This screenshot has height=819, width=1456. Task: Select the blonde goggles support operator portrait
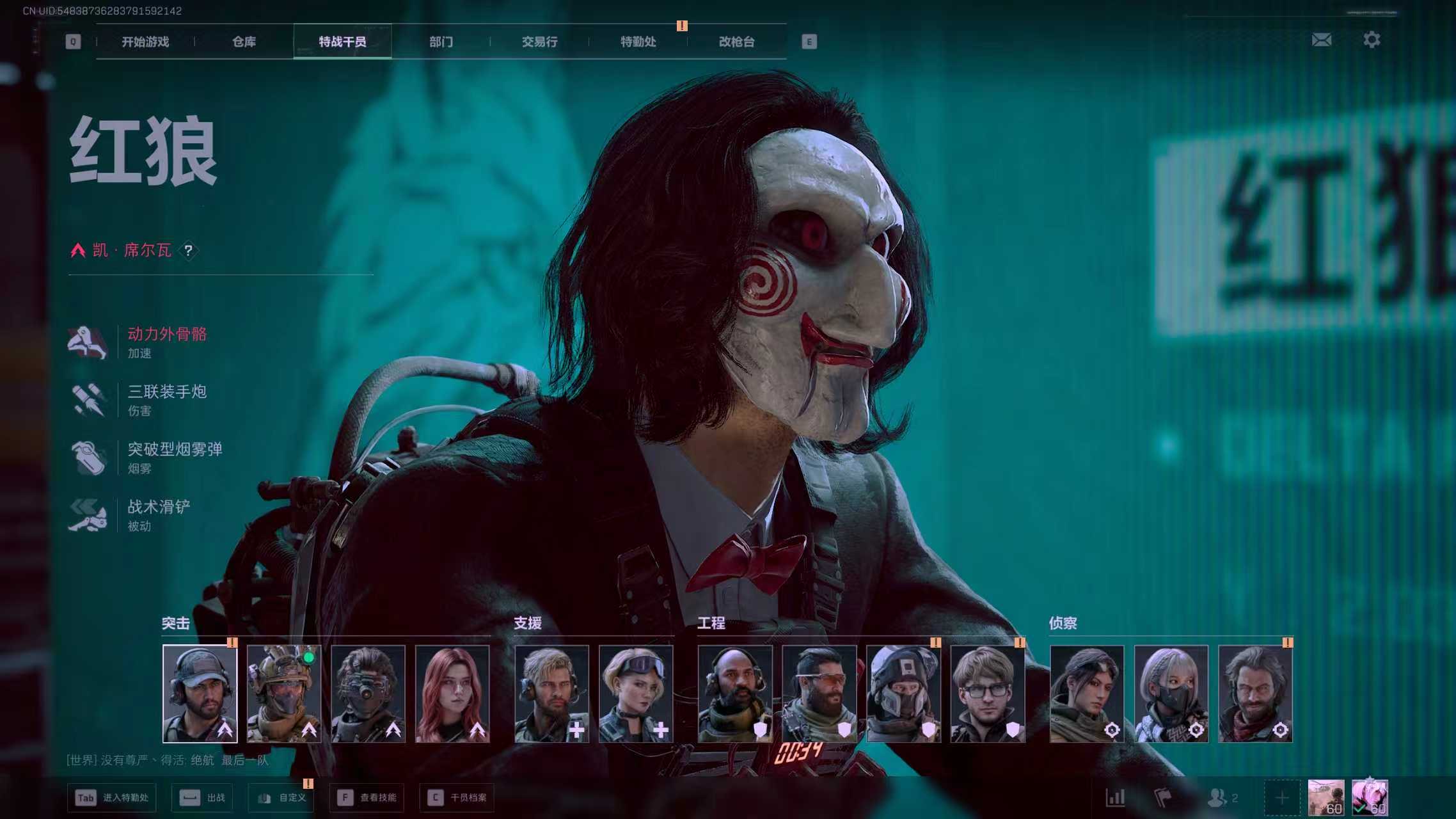pos(636,694)
